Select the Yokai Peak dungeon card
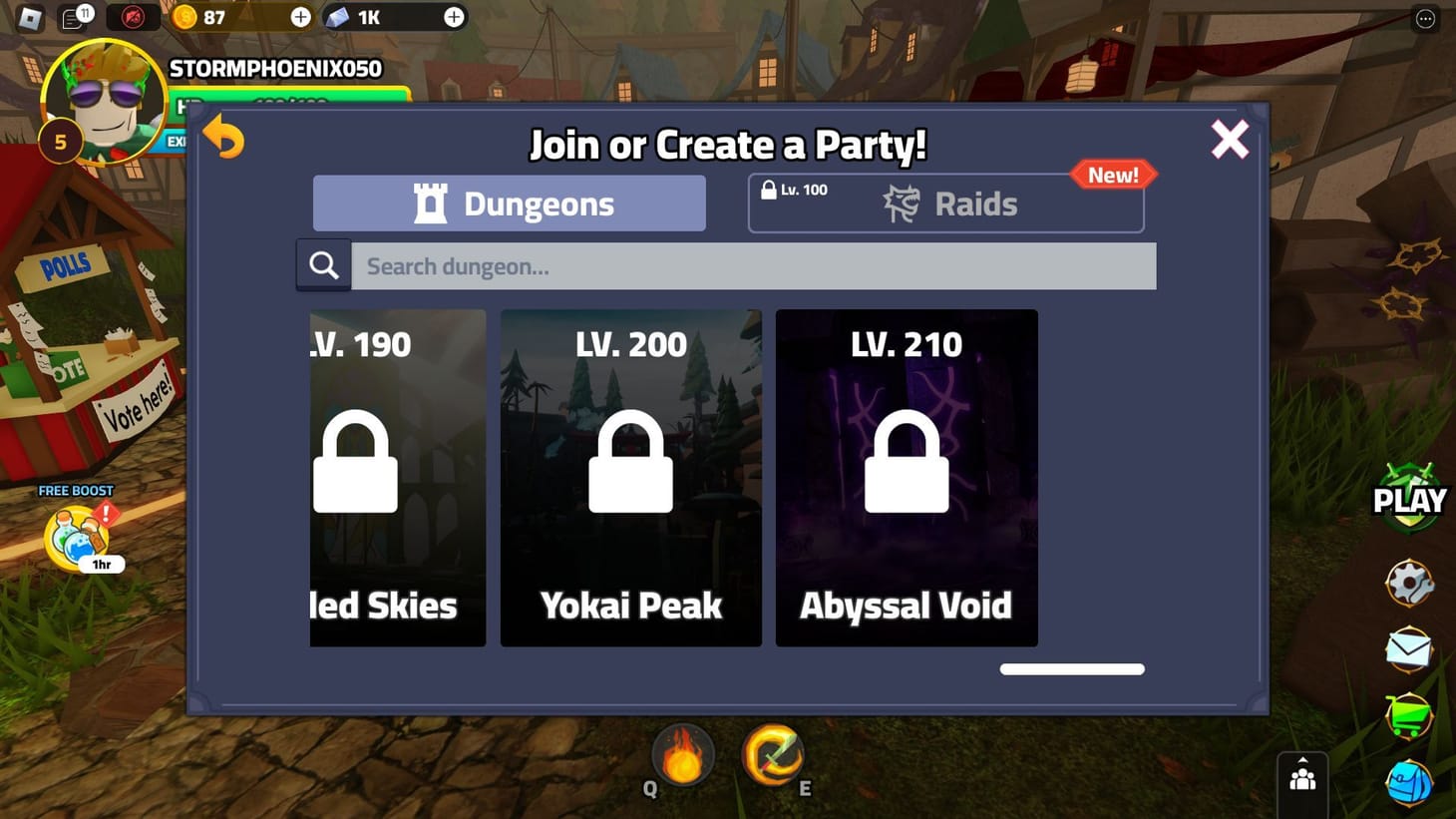Screen dimensions: 1456x819 tap(630, 477)
